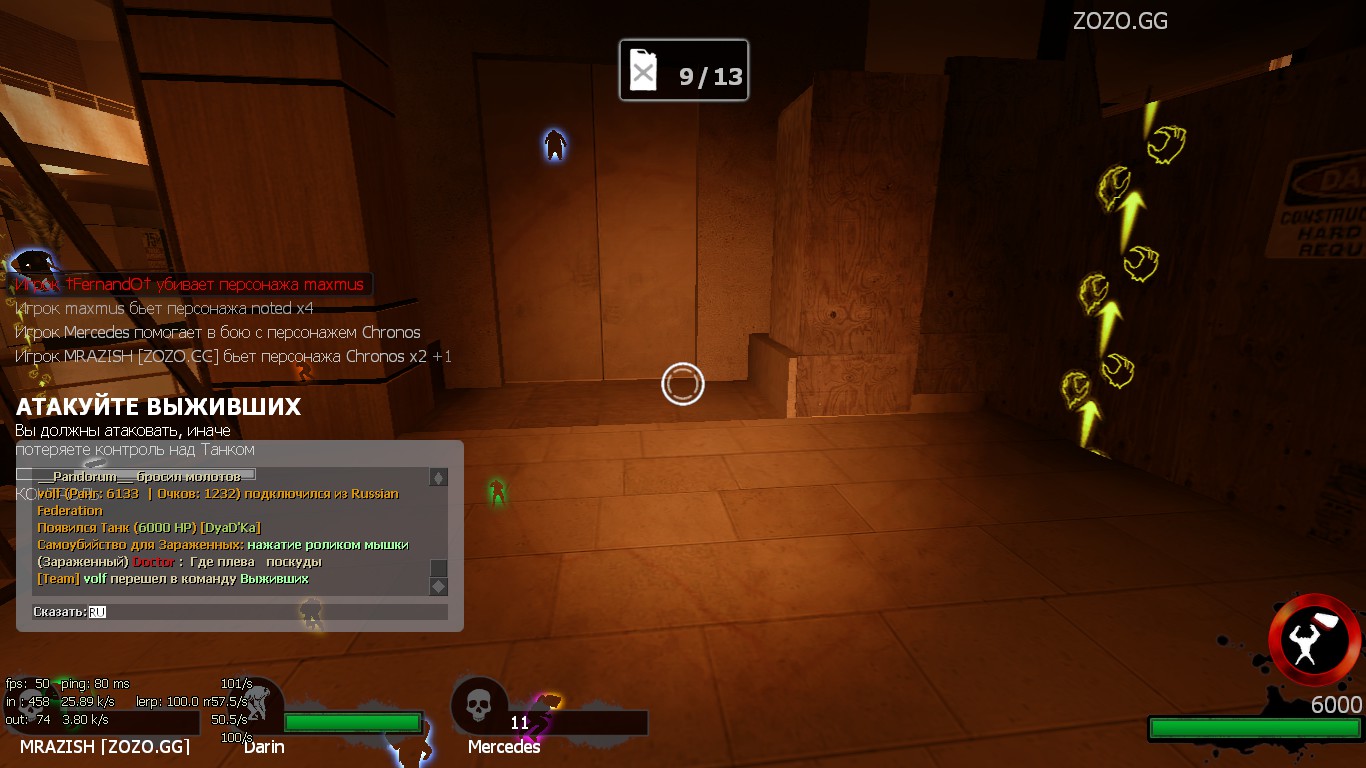Click the gas can objective counter icon
1366x768 pixels.
[644, 72]
